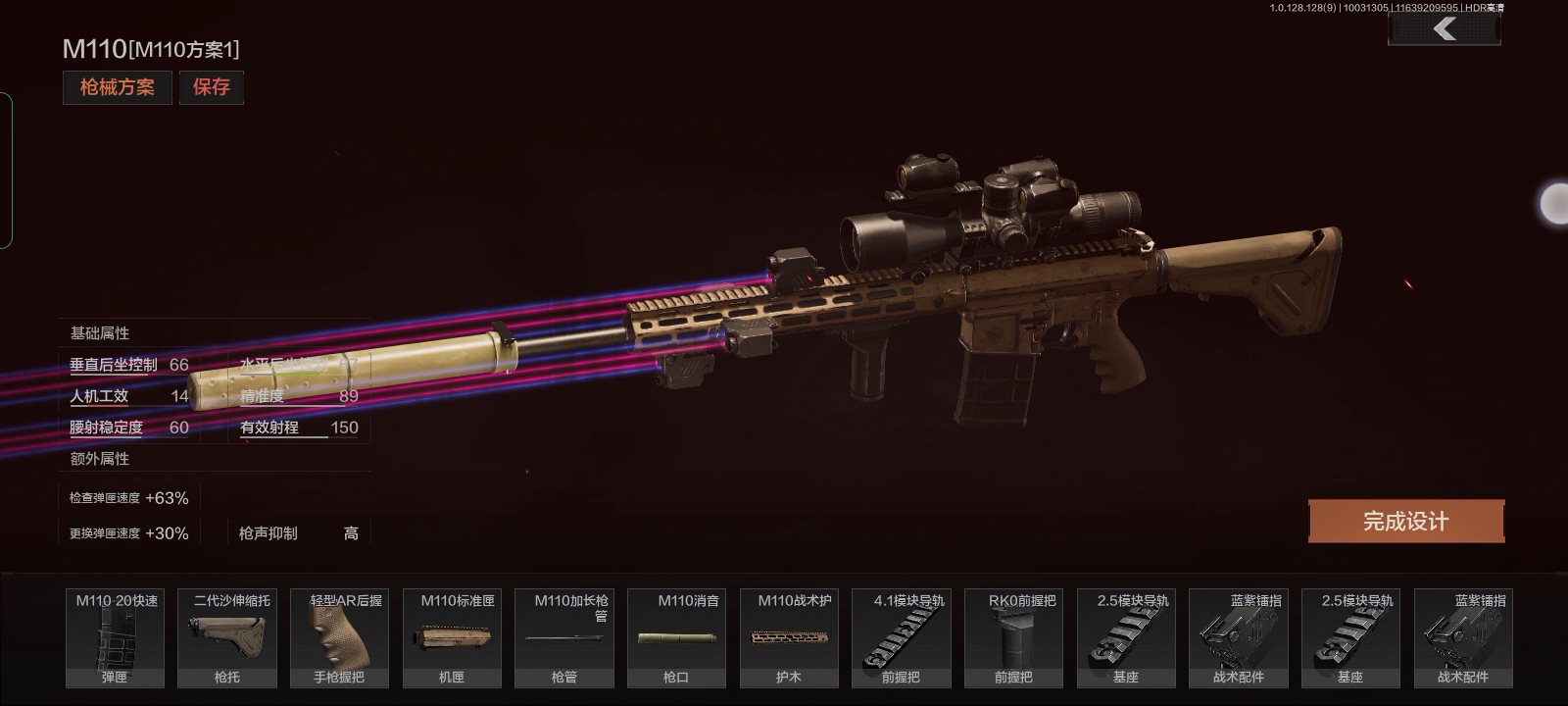Select the M110消音 muzzle slot
The height and width of the screenshot is (706, 1568).
(x=676, y=637)
